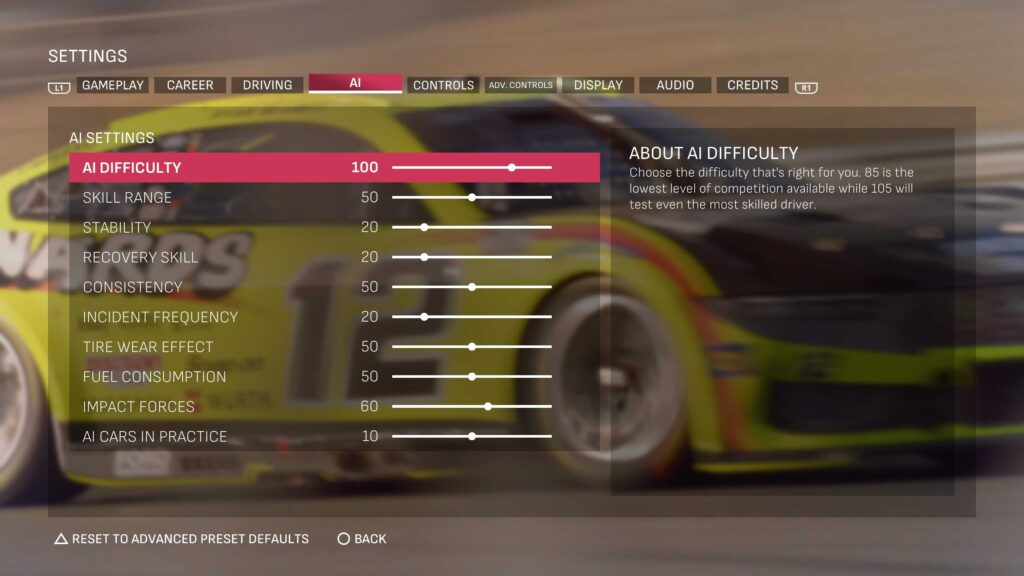This screenshot has width=1024, height=576.
Task: Switch to the Gameplay tab
Action: point(113,85)
